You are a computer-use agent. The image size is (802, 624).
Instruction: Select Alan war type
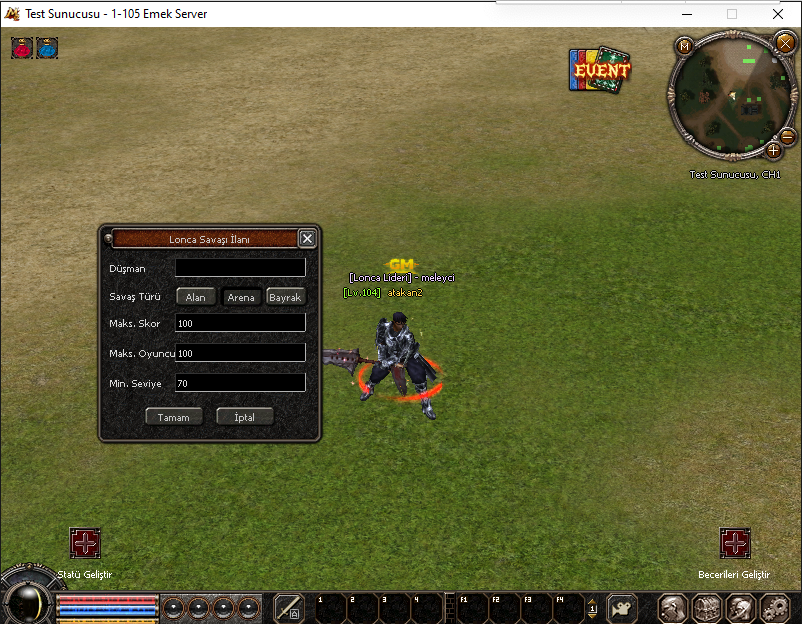(x=196, y=297)
